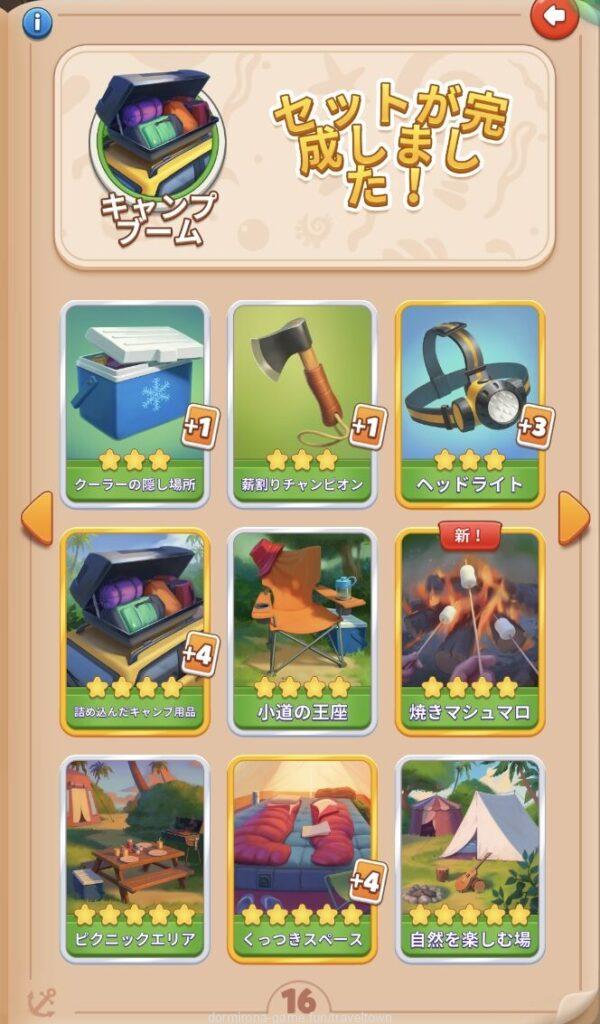Image resolution: width=600 pixels, height=1024 pixels.
Task: Click the anchor icon in the corner
Action: click(41, 1001)
